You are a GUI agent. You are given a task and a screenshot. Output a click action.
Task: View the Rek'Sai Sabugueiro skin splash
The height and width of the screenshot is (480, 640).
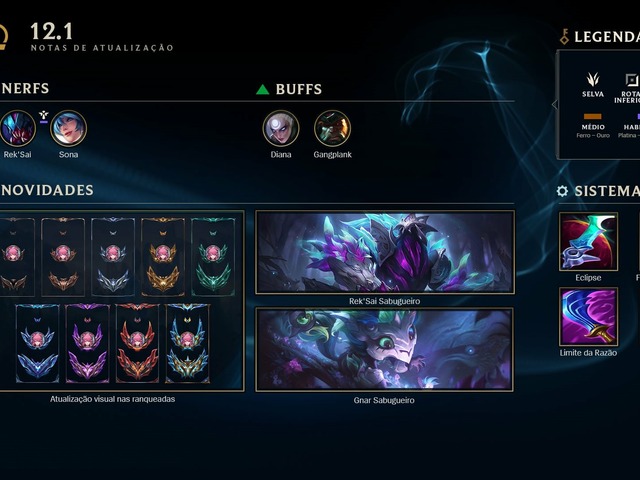click(x=385, y=252)
